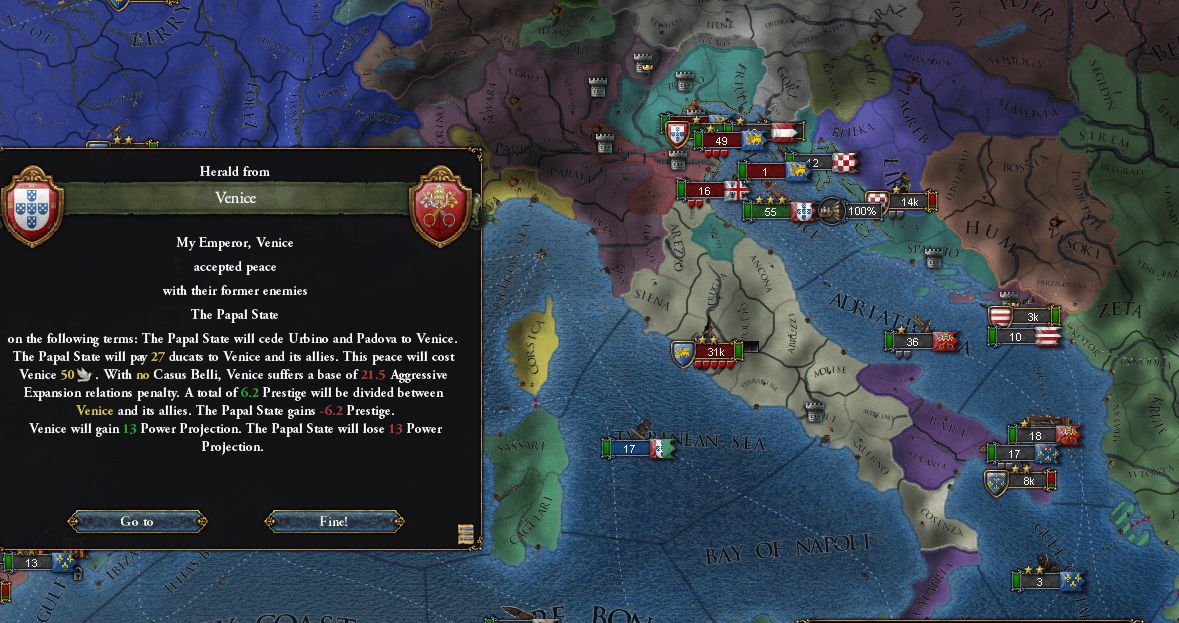
Task: Select the 3k red-white striped army
Action: coord(1032,317)
